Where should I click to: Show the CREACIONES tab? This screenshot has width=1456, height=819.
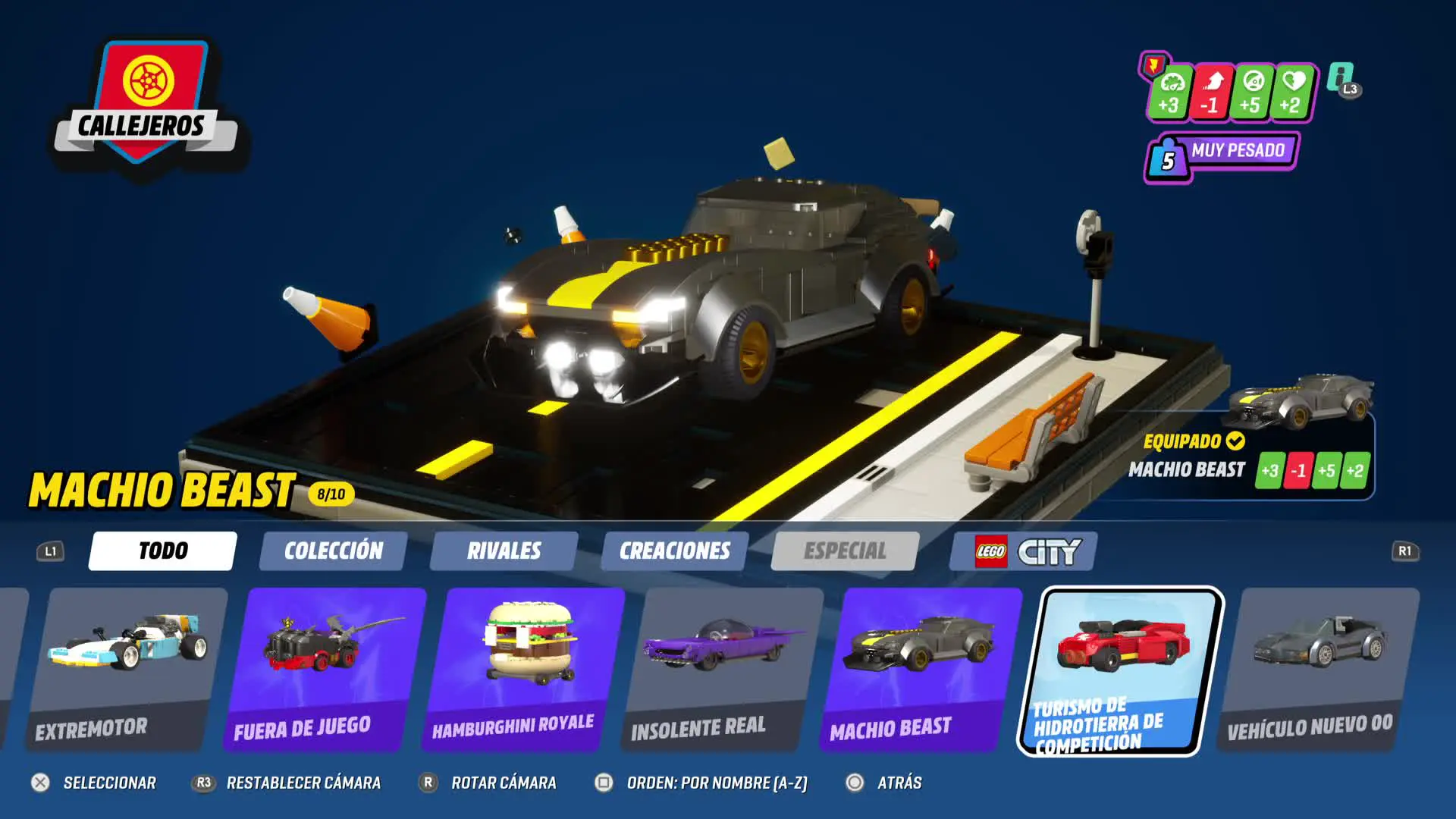coord(674,551)
